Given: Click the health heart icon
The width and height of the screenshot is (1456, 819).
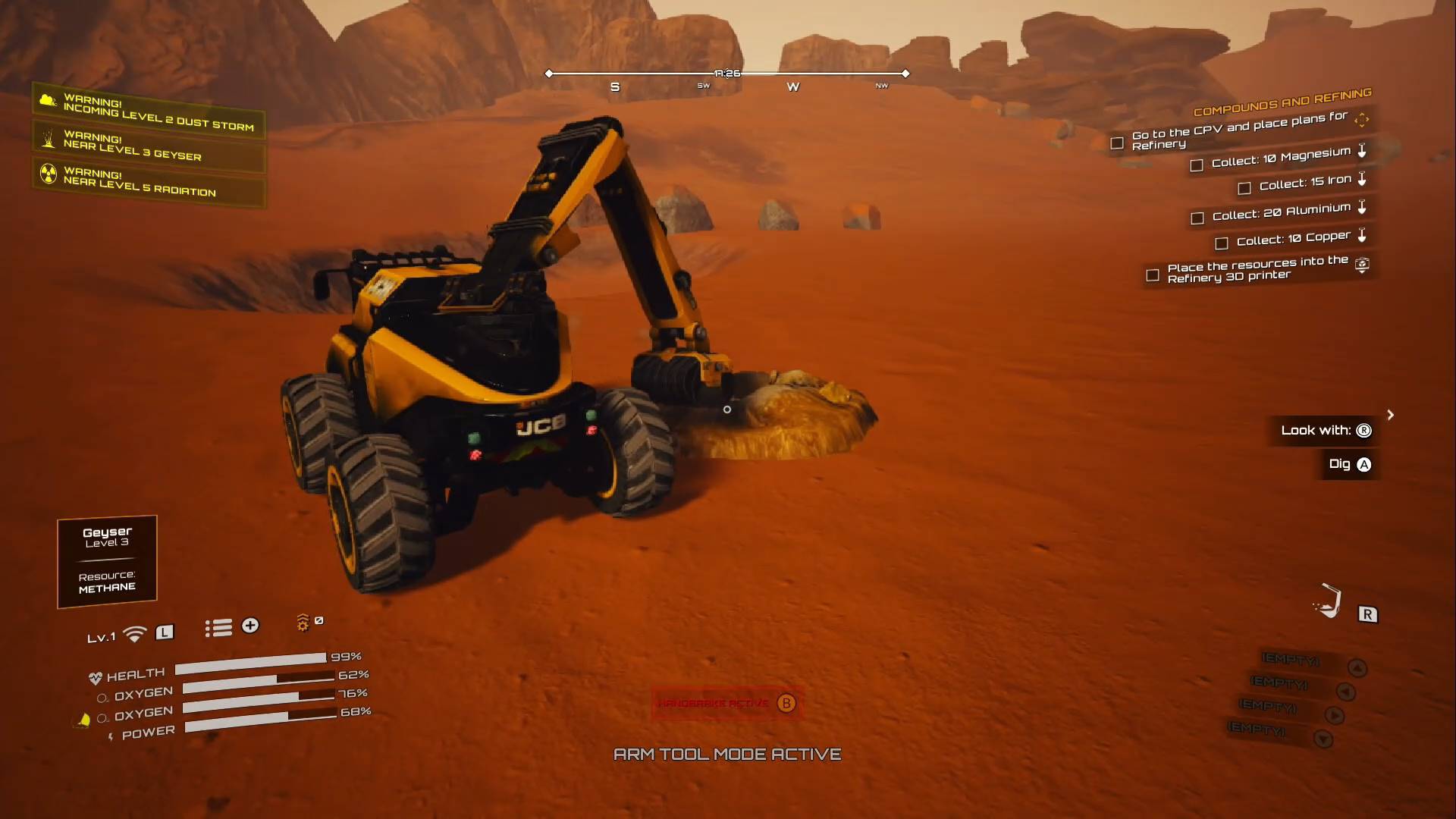Looking at the screenshot, I should (x=96, y=677).
